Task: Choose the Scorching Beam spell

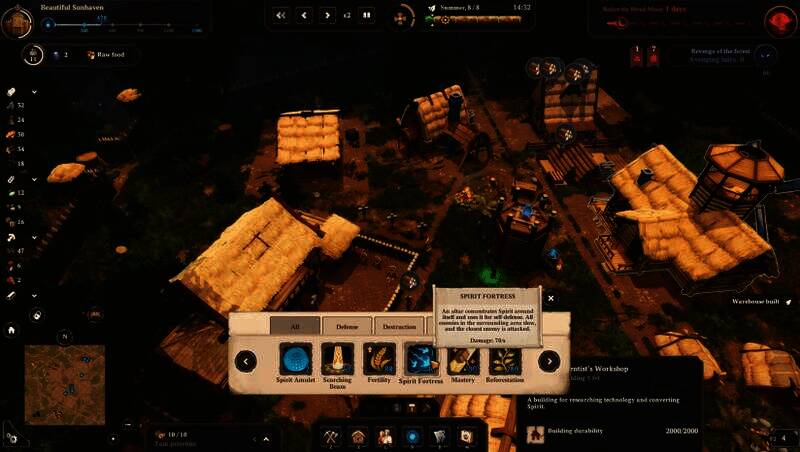Action: click(x=337, y=360)
